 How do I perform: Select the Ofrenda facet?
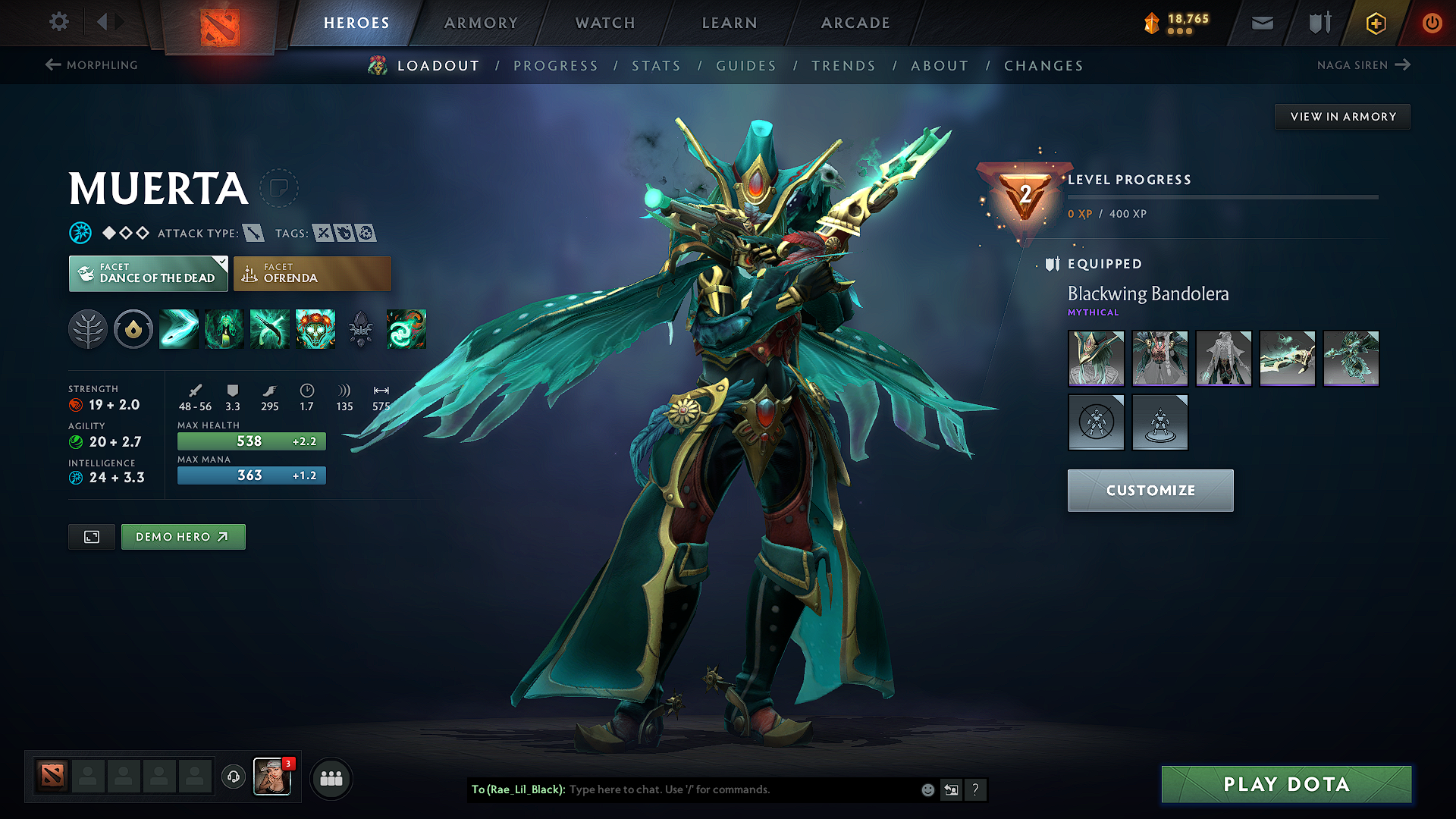pyautogui.click(x=312, y=273)
